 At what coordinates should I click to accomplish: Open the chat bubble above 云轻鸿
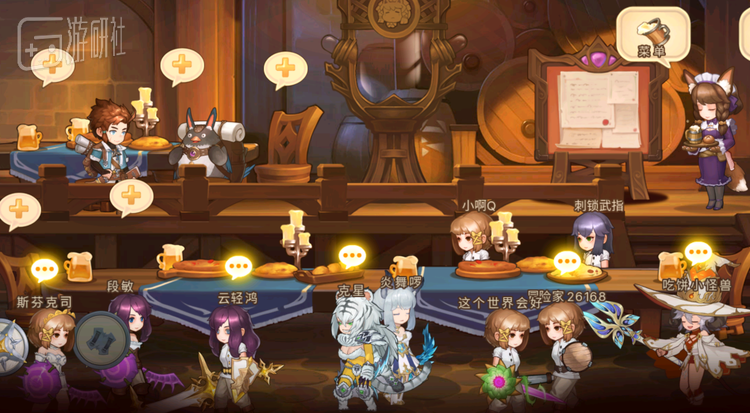[238, 267]
